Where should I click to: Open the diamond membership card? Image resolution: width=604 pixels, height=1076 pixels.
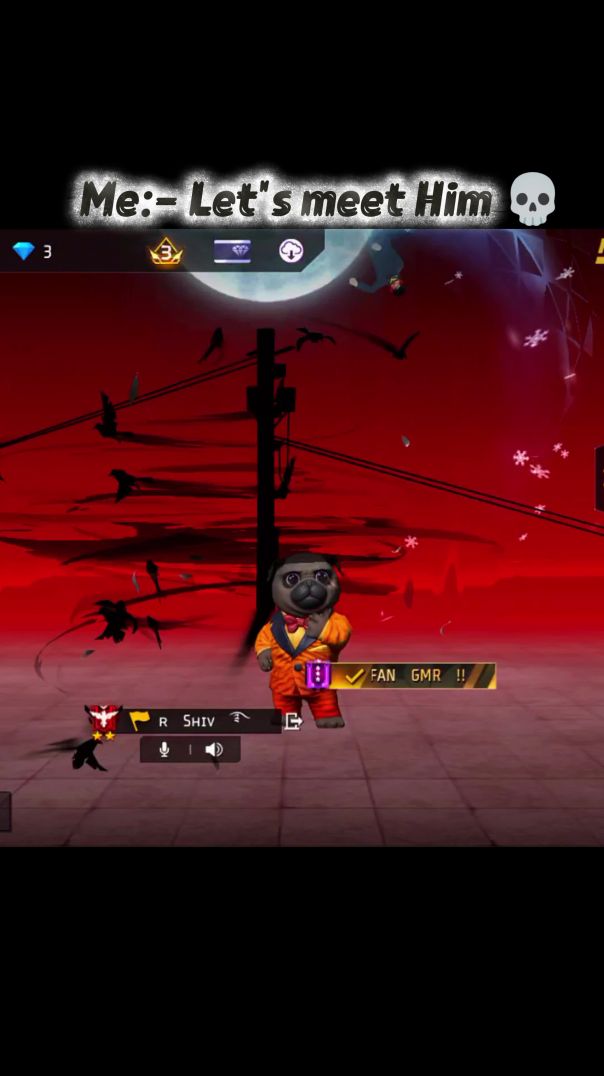pyautogui.click(x=232, y=252)
